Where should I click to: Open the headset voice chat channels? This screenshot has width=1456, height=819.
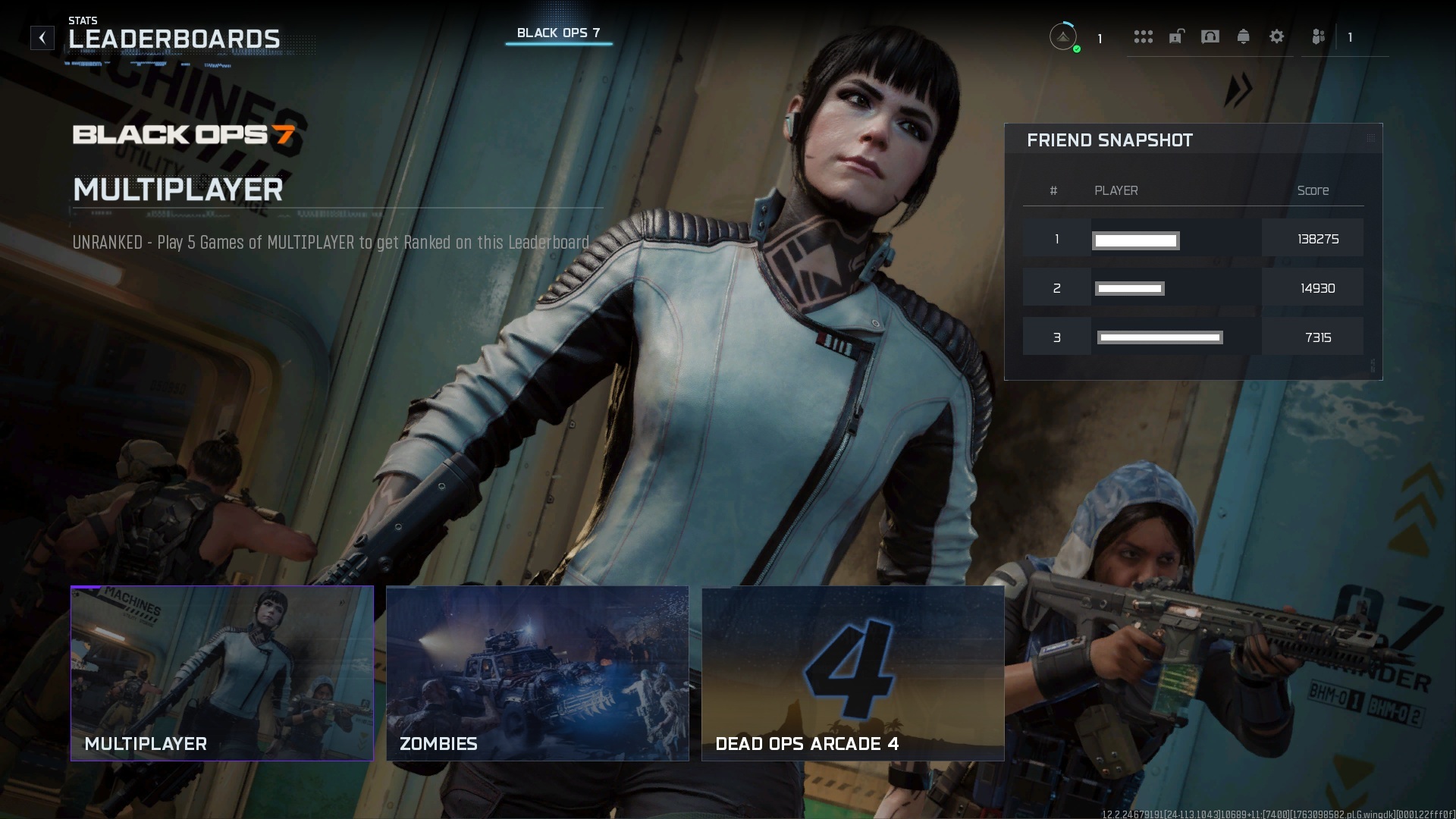pos(1210,36)
